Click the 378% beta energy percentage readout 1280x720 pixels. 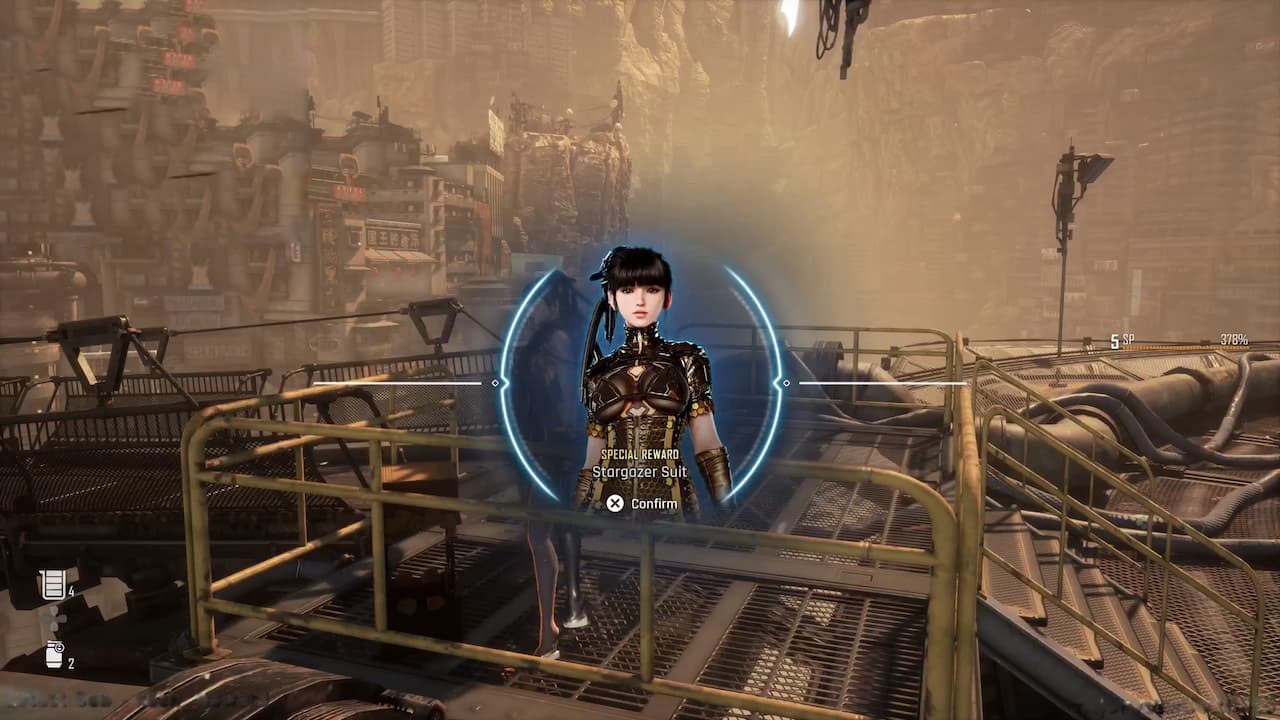coord(1234,340)
